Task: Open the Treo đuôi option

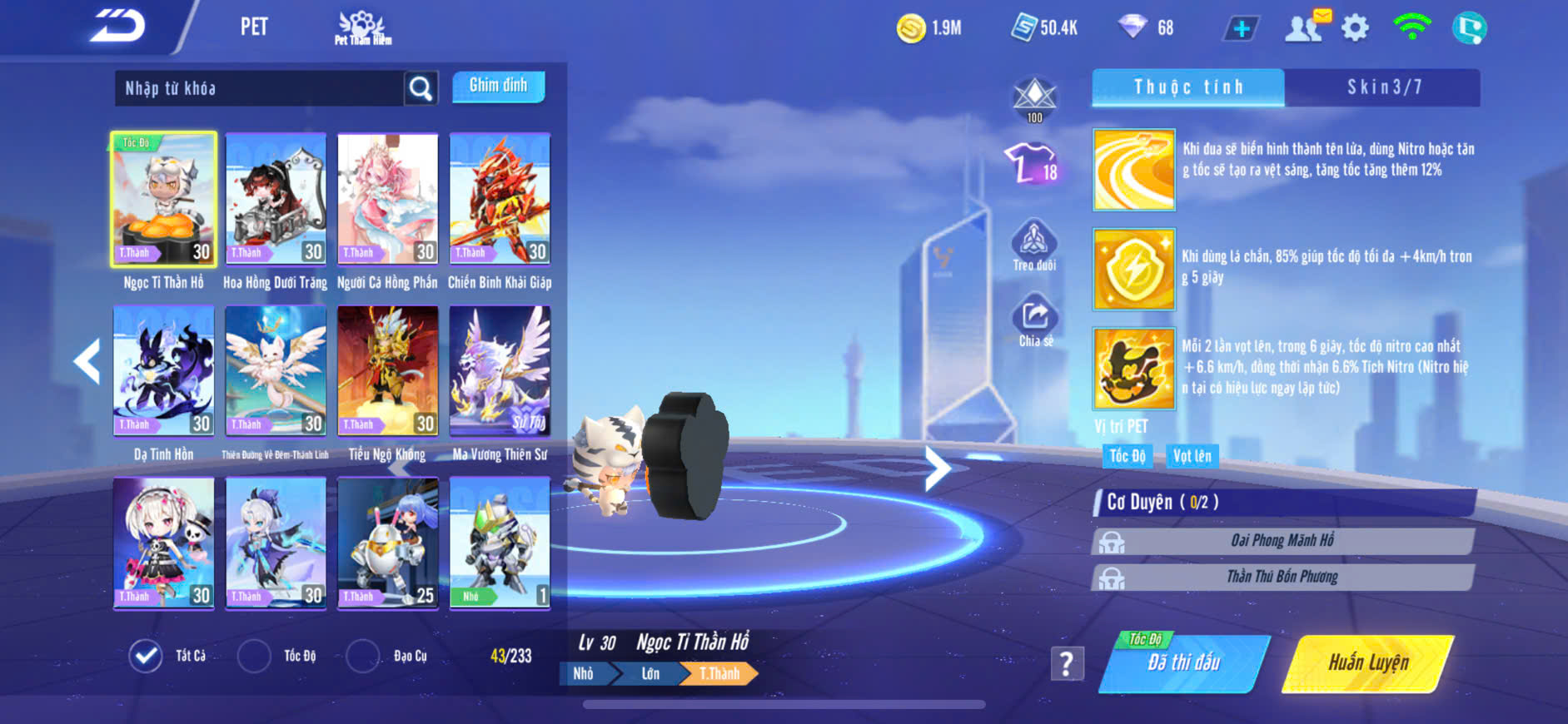Action: tap(1034, 245)
